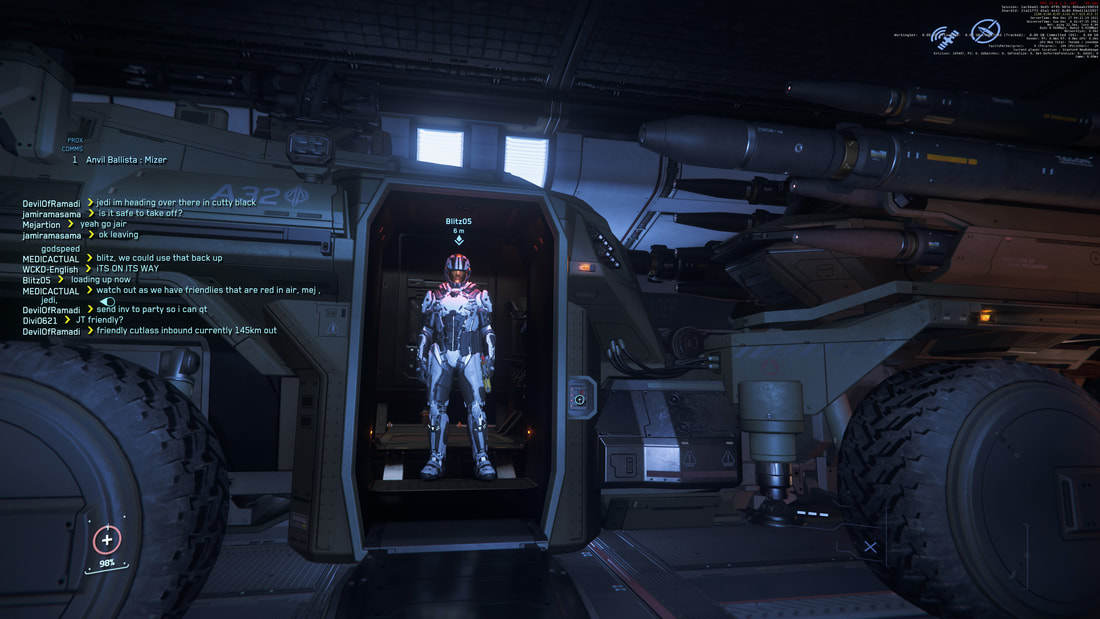
Task: Select WCKD-English's "ITS ON ITS WAY" message
Action: tap(128, 269)
